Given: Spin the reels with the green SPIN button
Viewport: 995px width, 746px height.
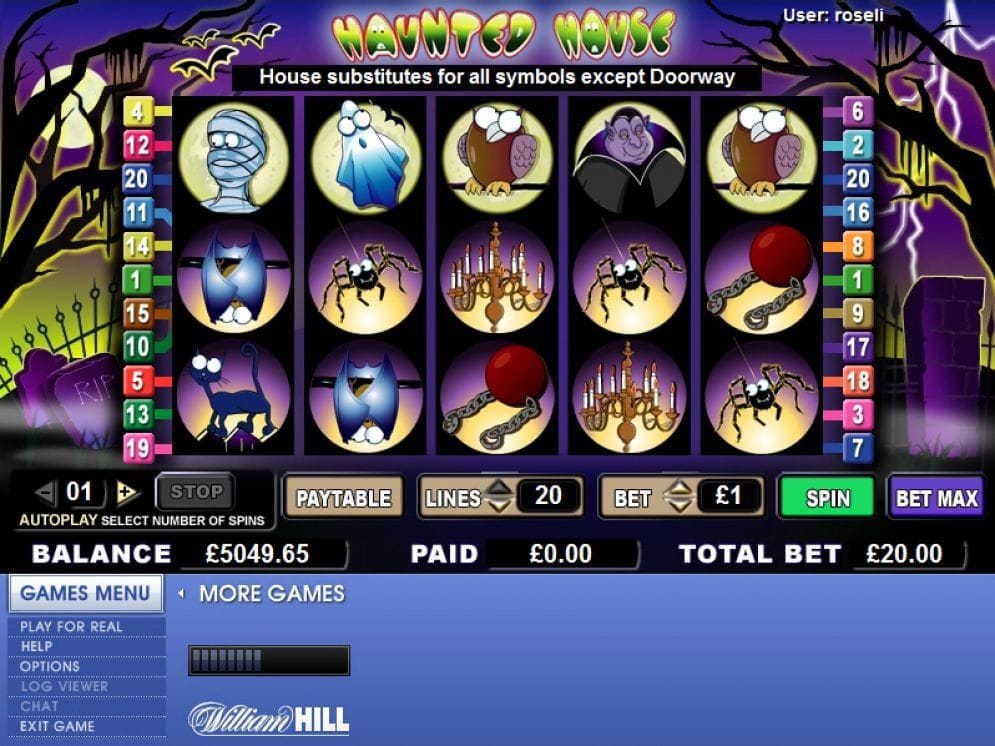Looking at the screenshot, I should [x=827, y=498].
